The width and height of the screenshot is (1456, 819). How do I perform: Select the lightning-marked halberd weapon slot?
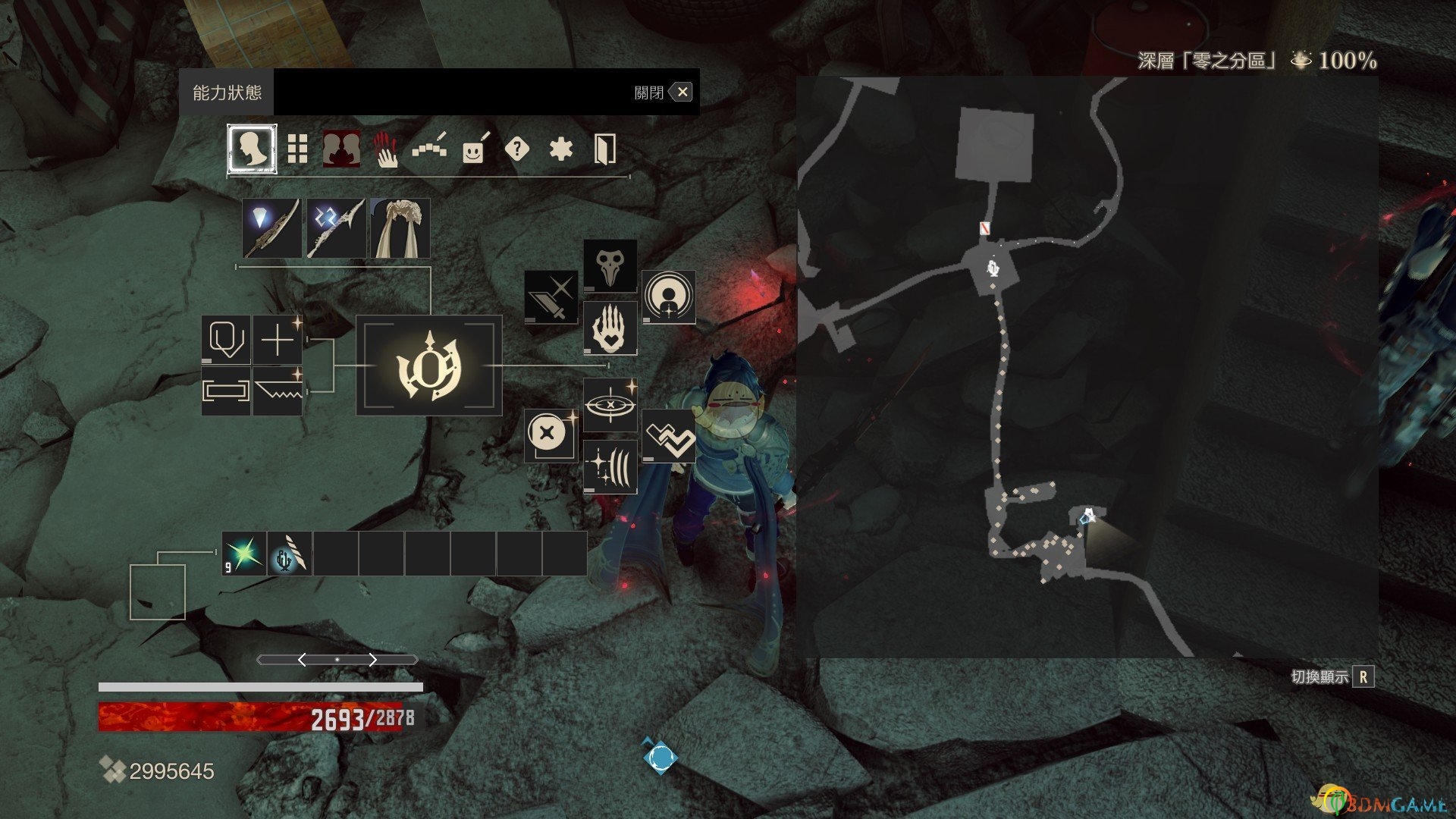336,228
